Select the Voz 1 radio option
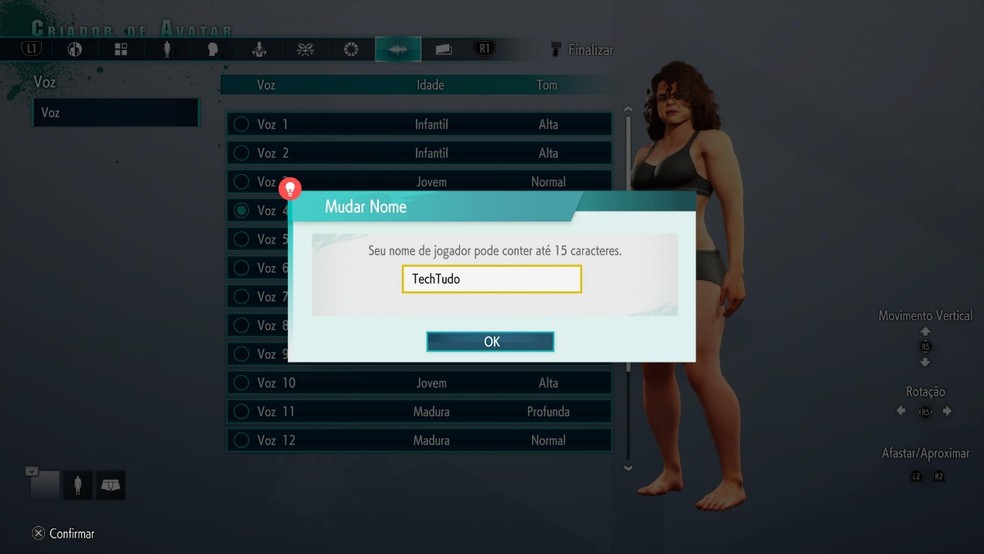Viewport: 984px width, 554px height. point(241,125)
